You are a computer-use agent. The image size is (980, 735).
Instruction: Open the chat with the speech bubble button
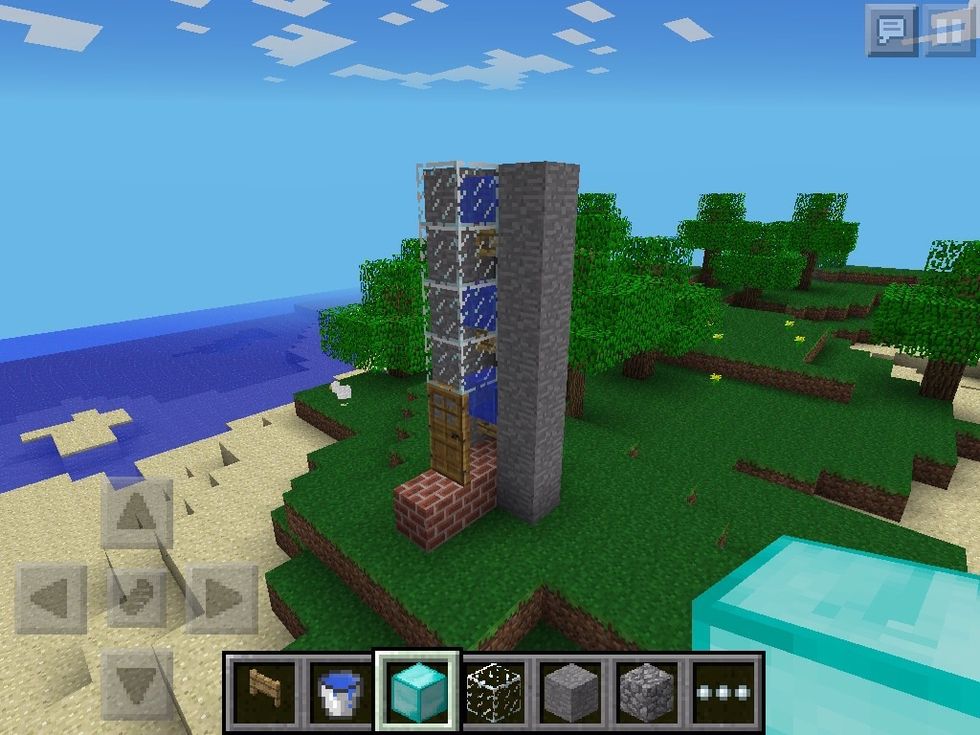[x=890, y=29]
